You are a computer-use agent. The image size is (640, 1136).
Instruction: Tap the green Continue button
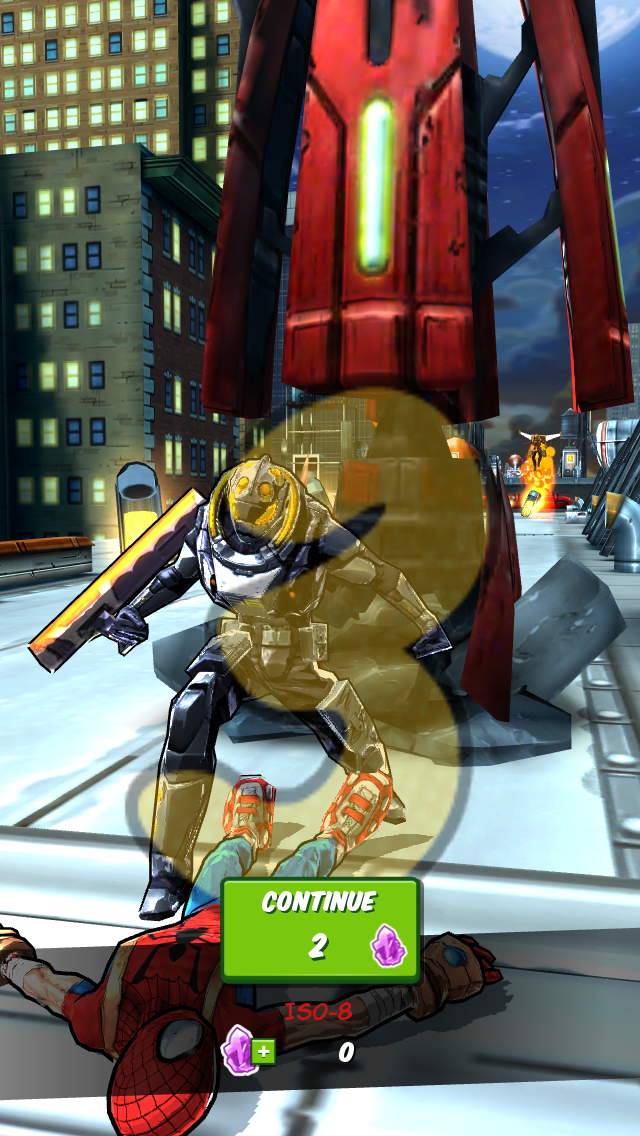pos(319,929)
